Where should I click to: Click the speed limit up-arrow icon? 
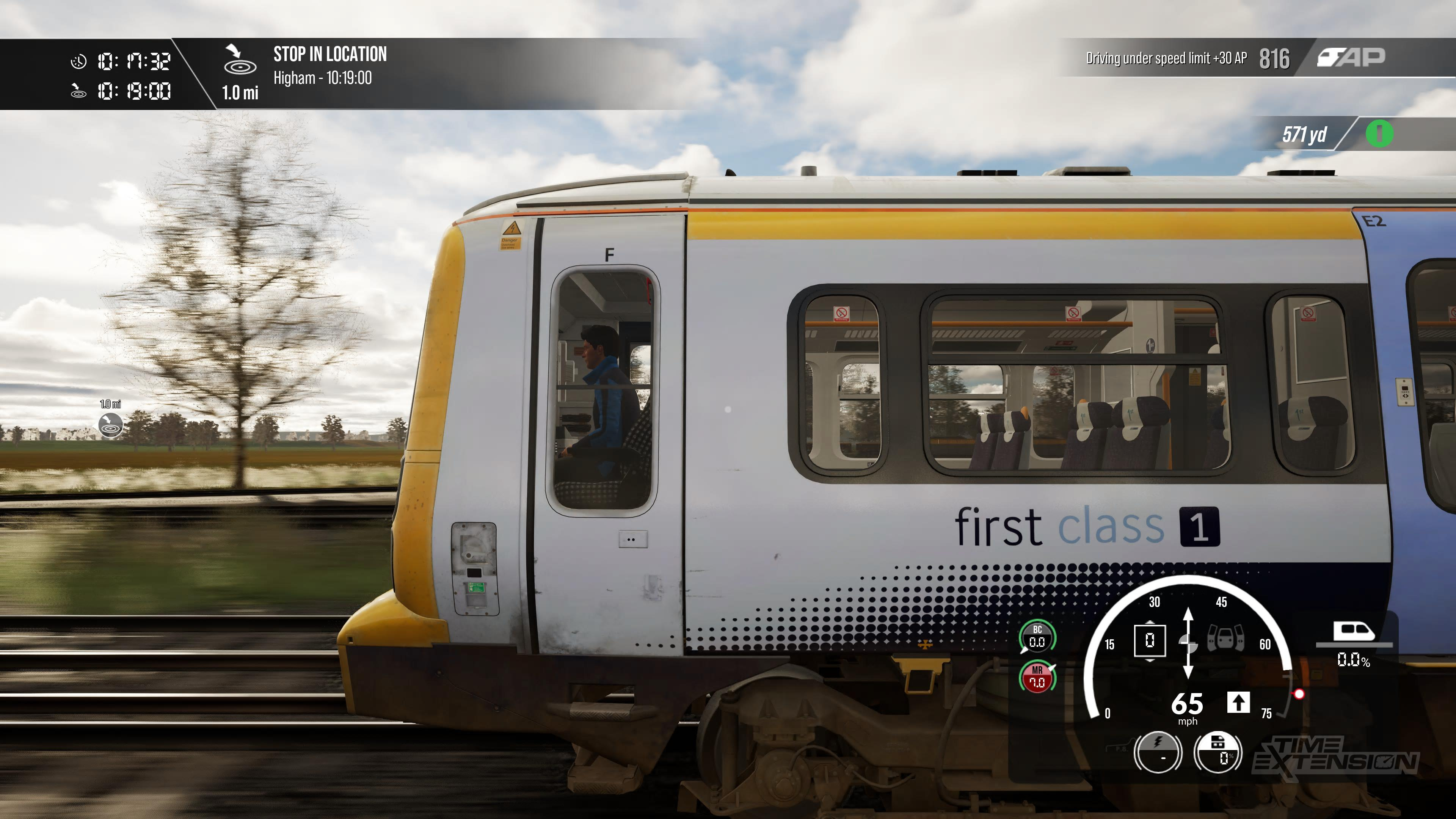click(x=1238, y=703)
